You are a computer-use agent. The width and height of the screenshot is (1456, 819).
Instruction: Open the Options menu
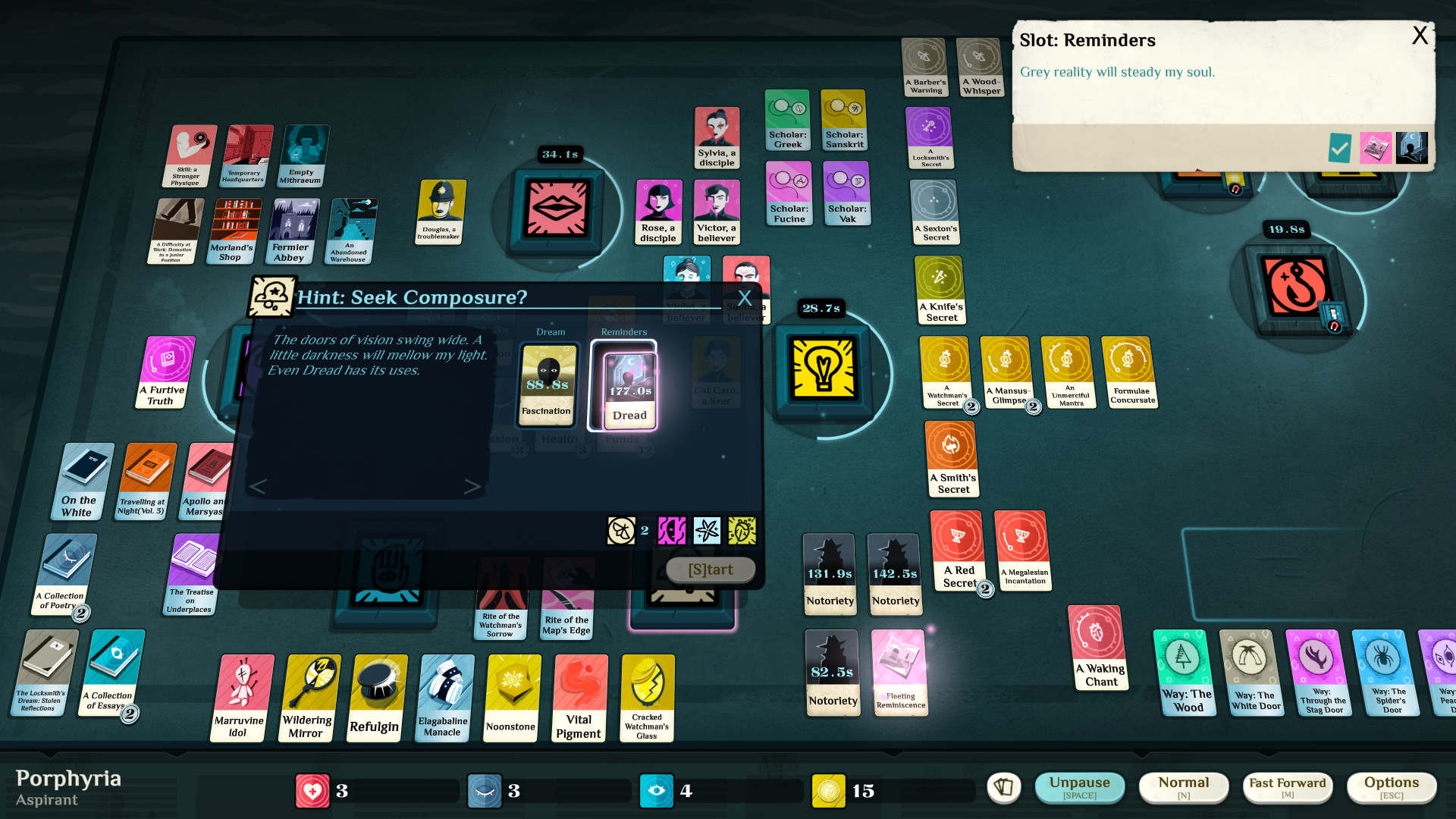tap(1392, 787)
